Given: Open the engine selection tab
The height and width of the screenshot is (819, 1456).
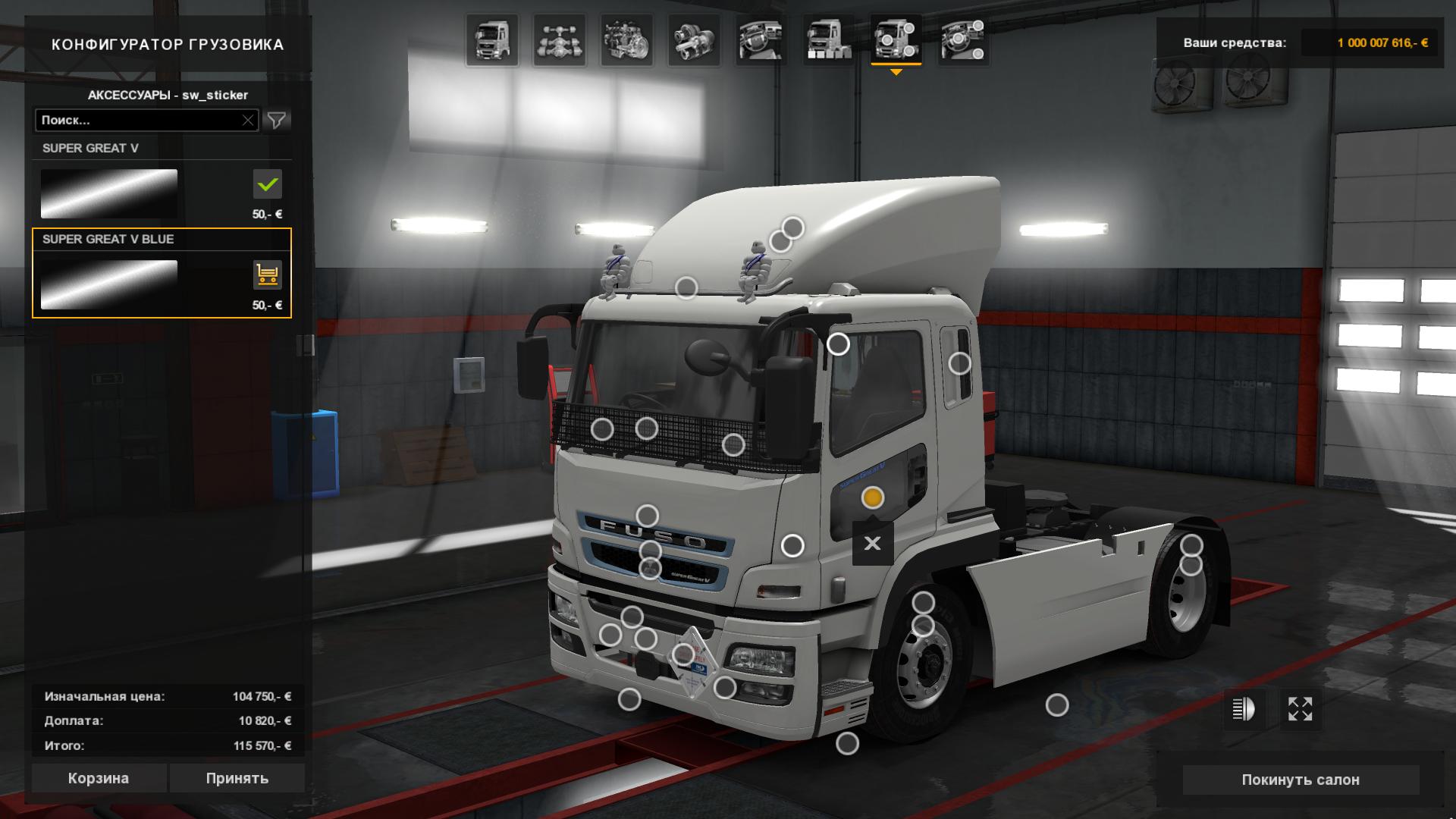Looking at the screenshot, I should tap(626, 40).
